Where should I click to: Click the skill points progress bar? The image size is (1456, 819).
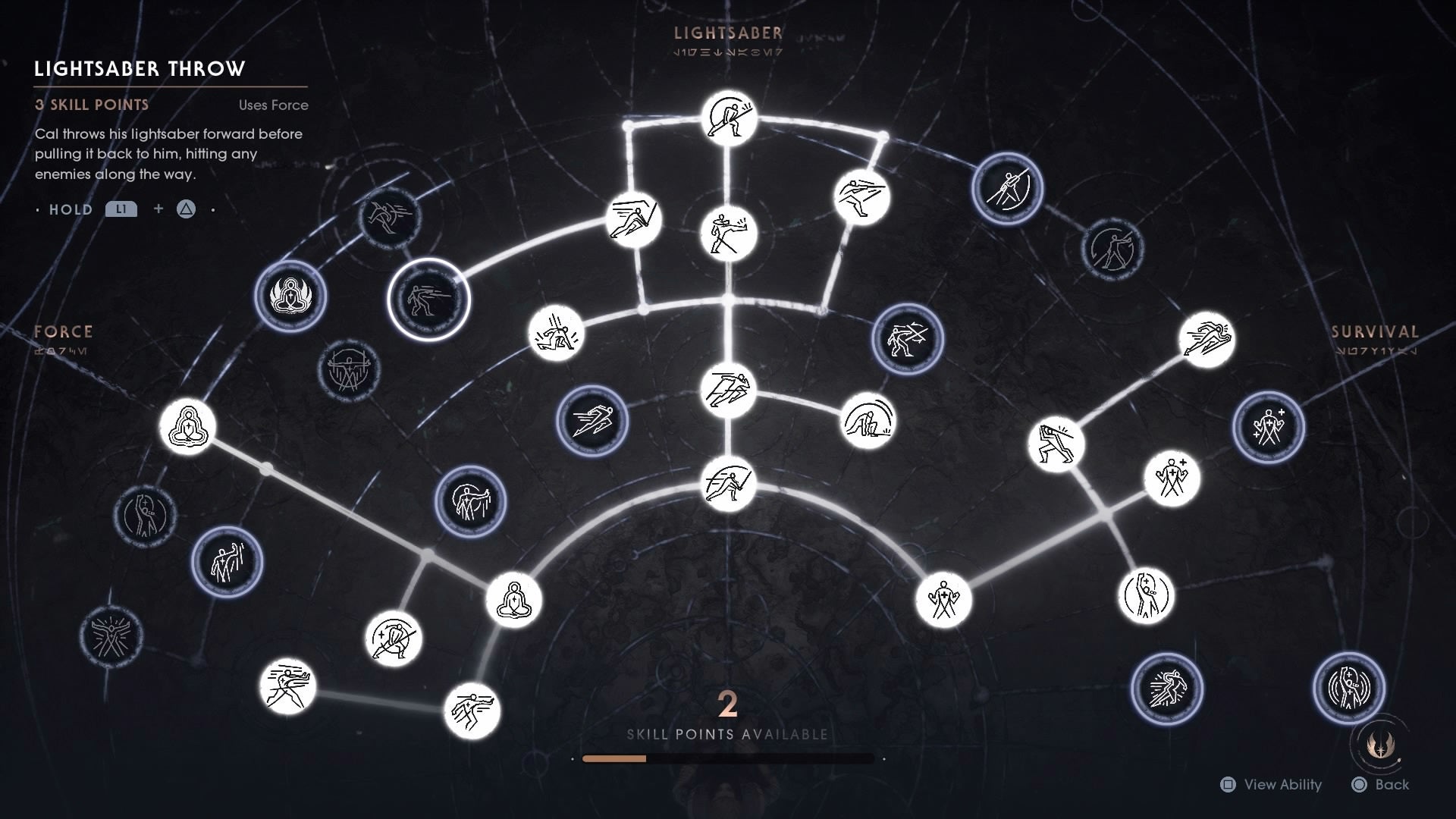pyautogui.click(x=728, y=758)
